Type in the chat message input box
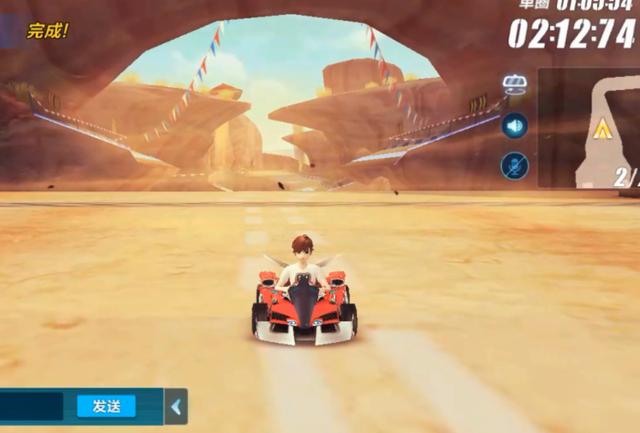The height and width of the screenshot is (433, 640). (32, 406)
